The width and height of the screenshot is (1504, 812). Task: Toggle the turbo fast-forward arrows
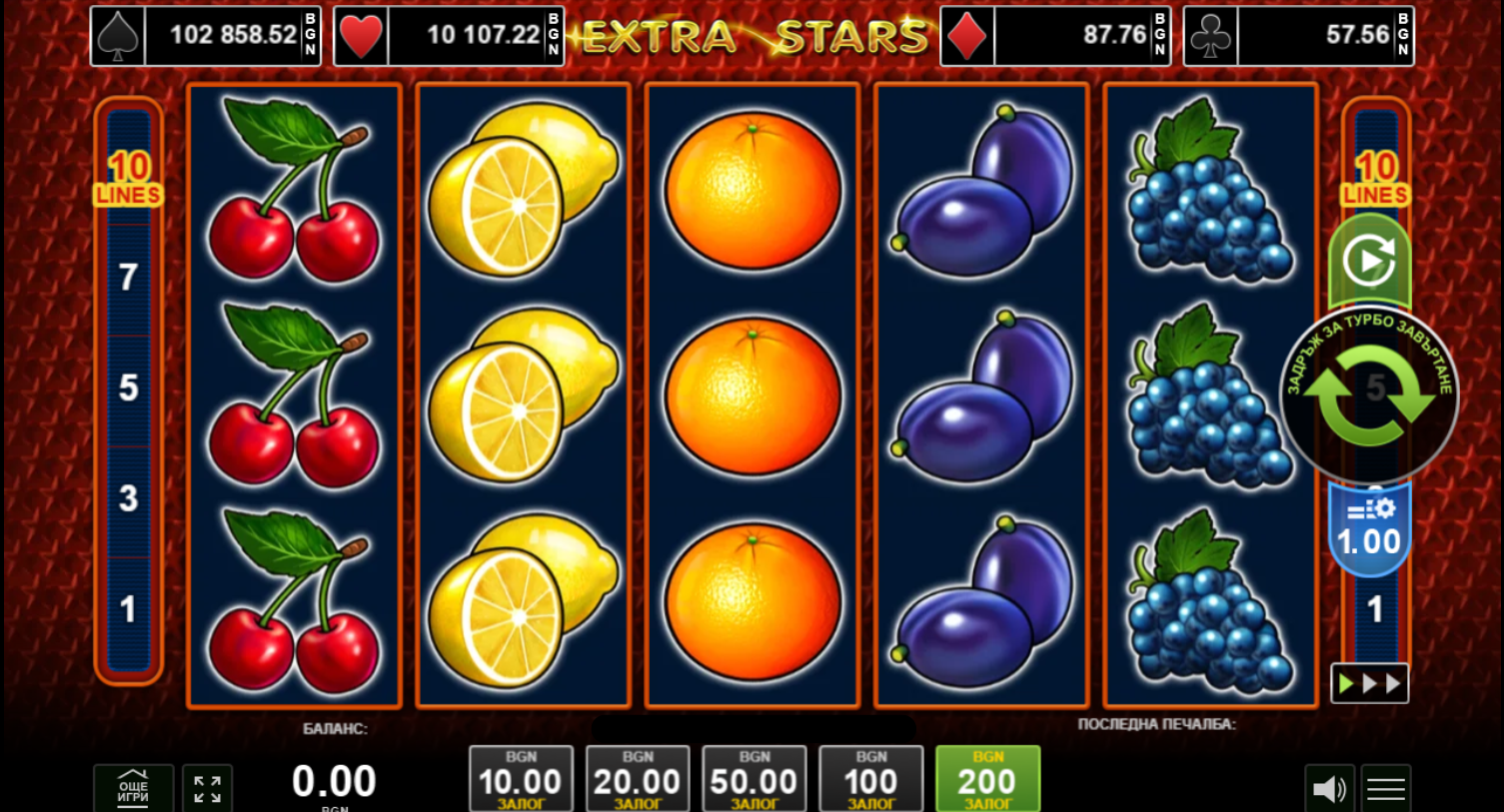[x=1369, y=683]
